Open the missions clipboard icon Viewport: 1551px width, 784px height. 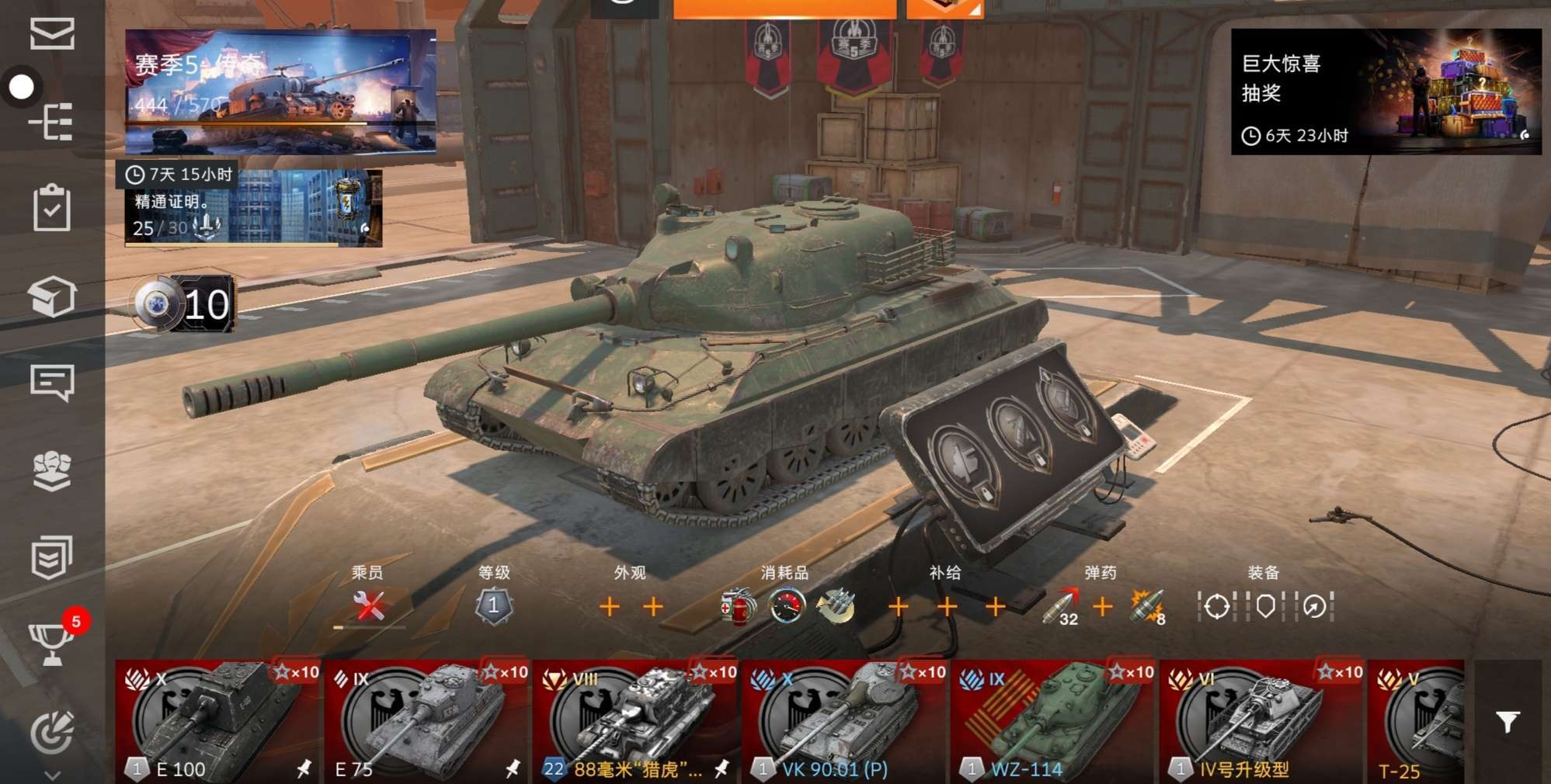tap(52, 208)
